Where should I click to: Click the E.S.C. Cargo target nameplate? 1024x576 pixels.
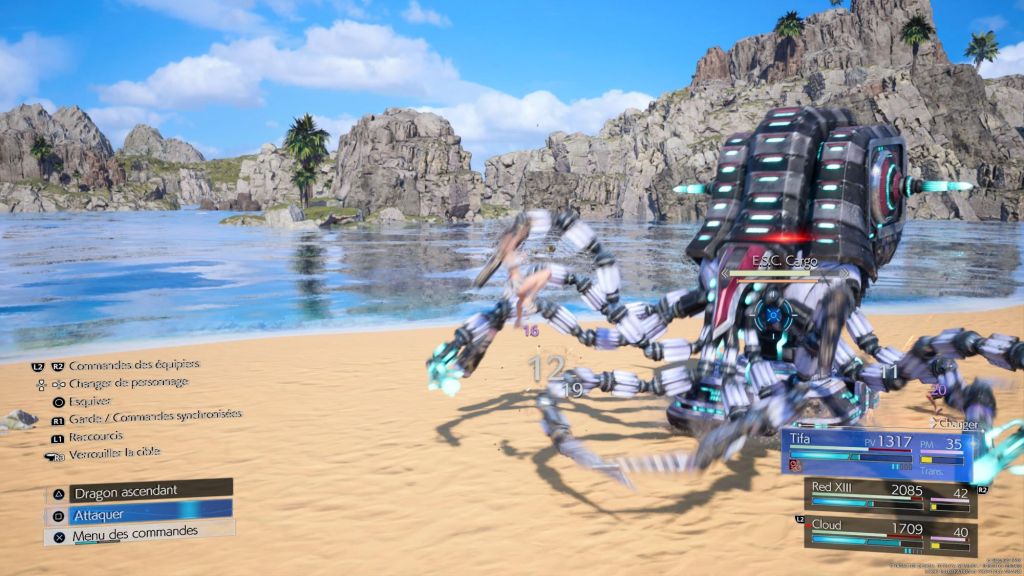(785, 262)
